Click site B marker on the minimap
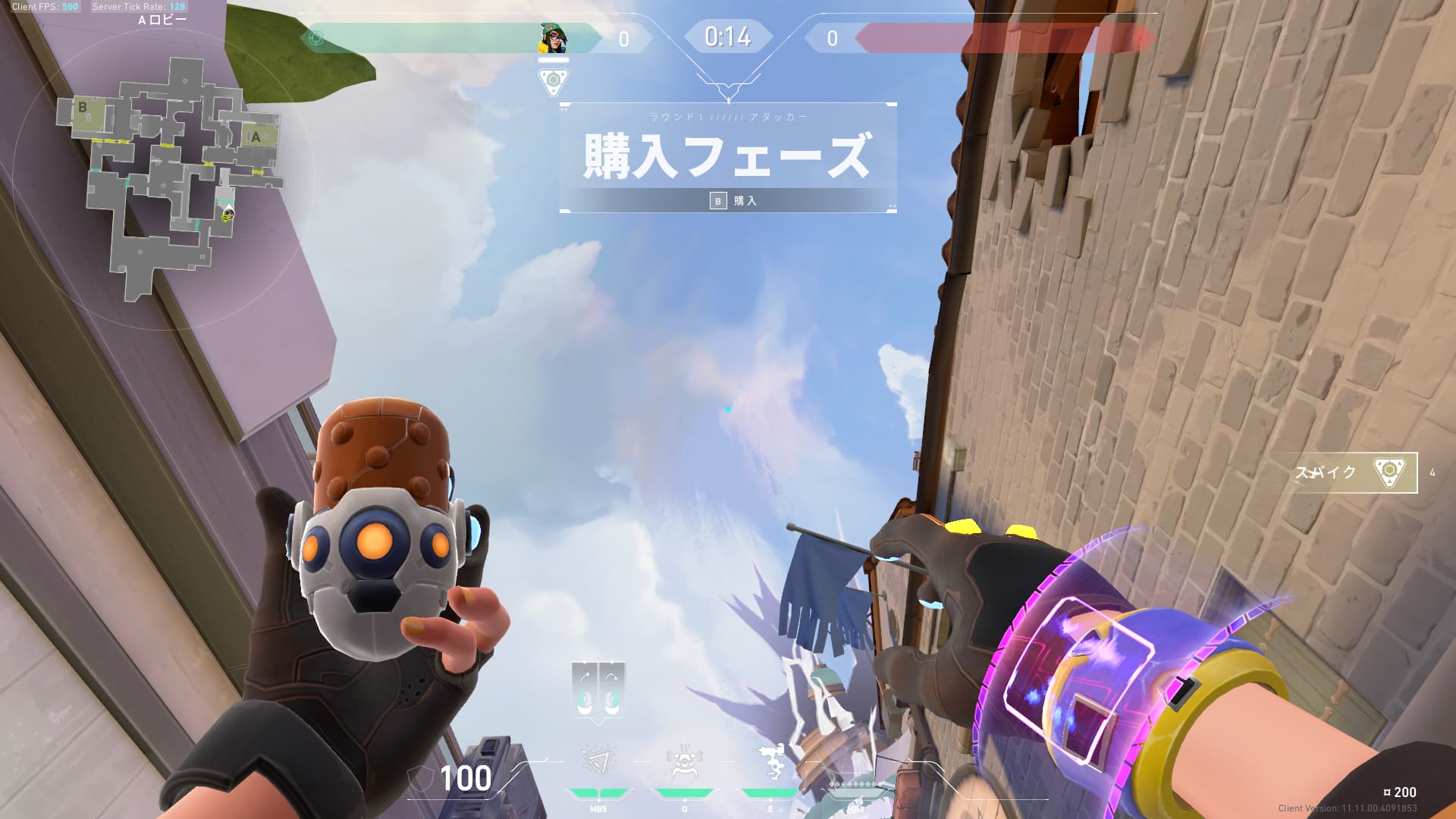 point(83,108)
